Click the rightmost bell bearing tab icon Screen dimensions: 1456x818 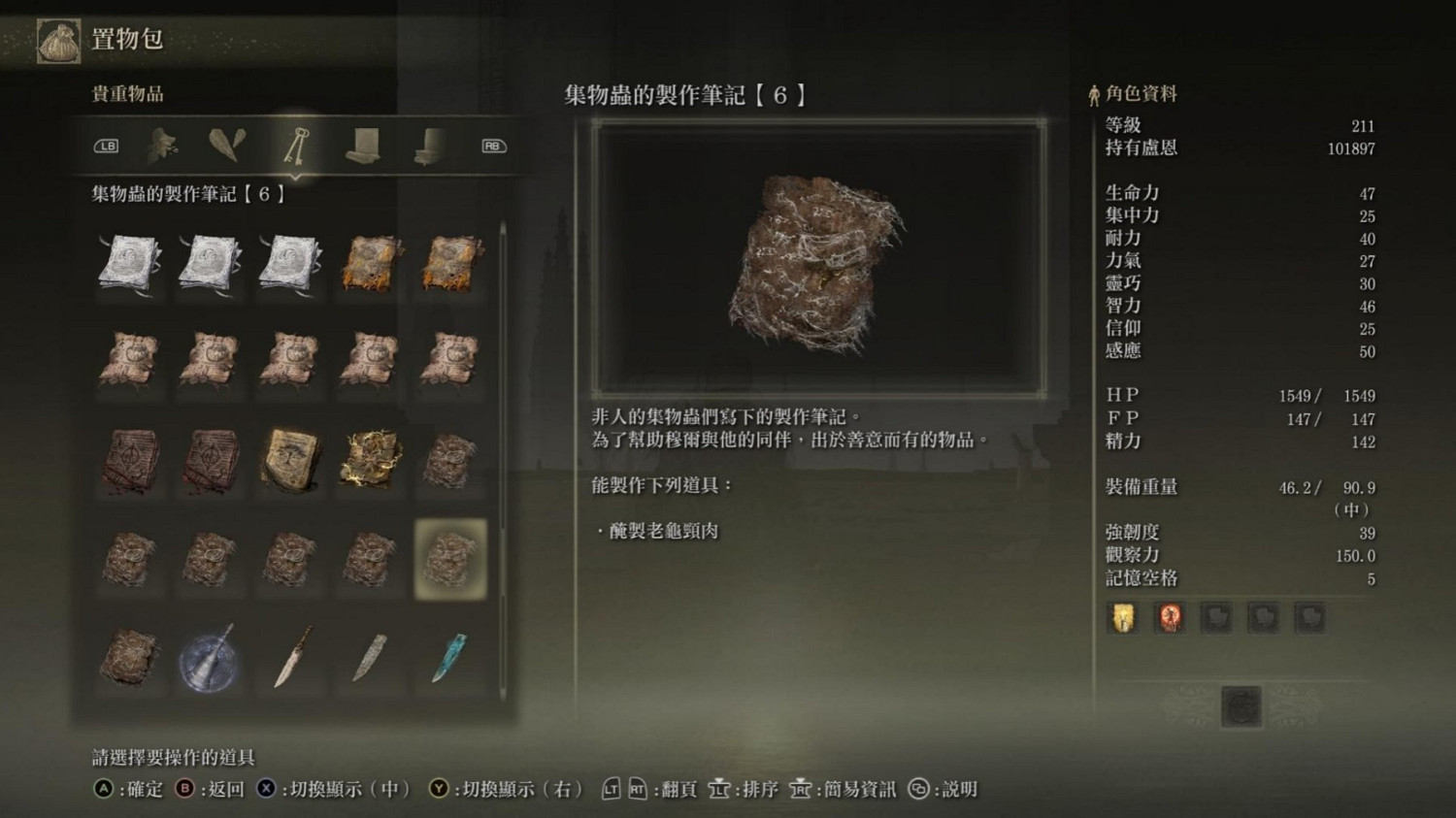427,146
